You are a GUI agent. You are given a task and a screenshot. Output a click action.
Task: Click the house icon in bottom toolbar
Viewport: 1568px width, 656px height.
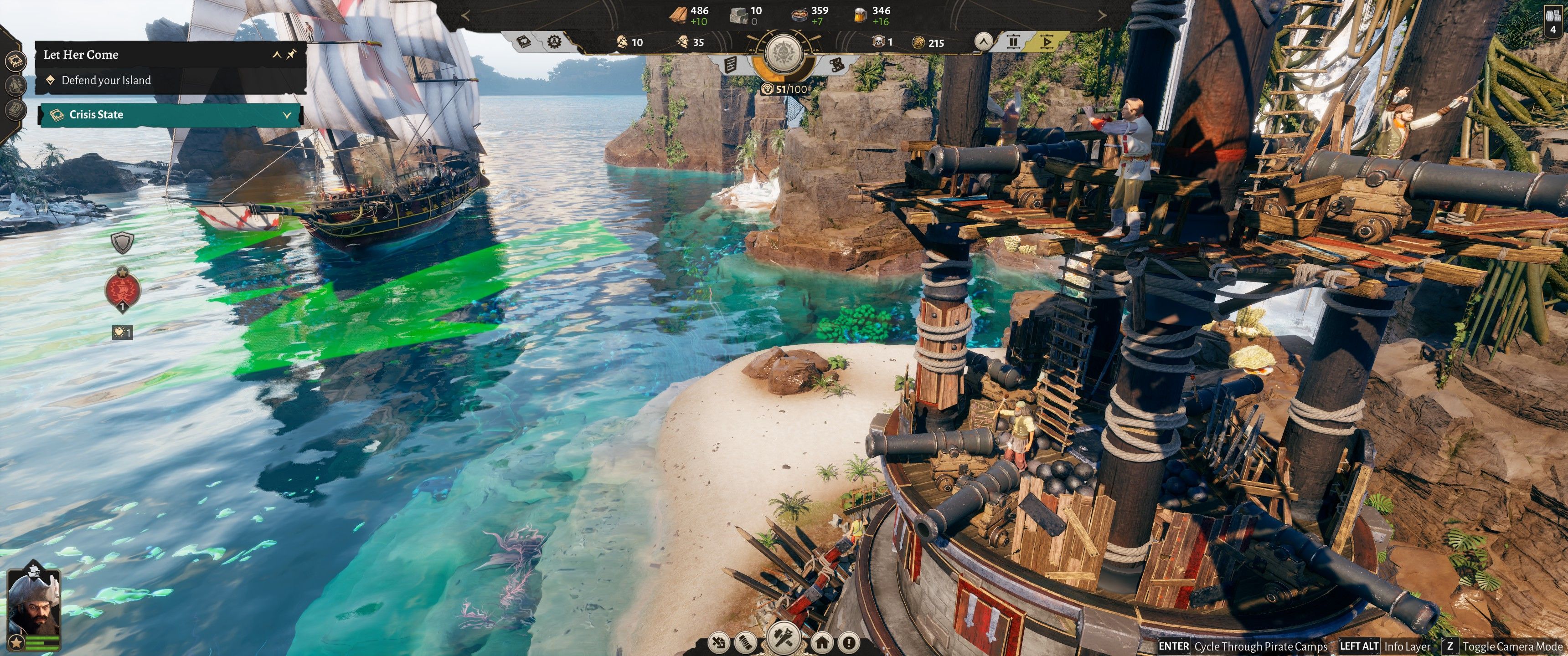pyautogui.click(x=821, y=643)
